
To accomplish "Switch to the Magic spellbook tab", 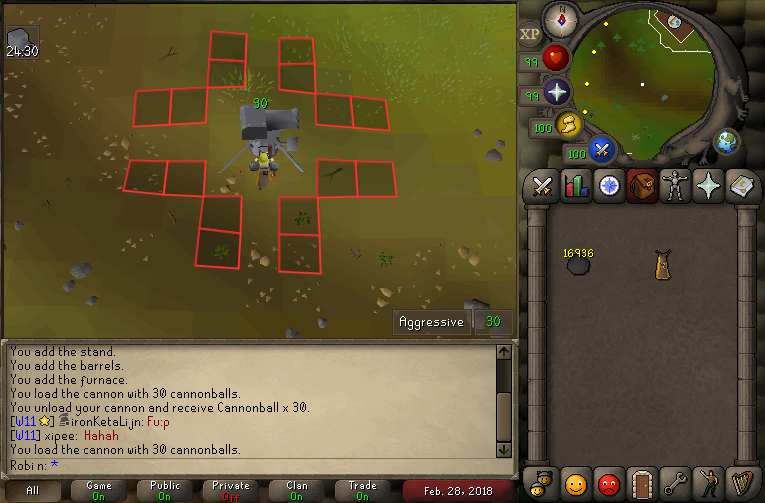I will click(x=741, y=186).
